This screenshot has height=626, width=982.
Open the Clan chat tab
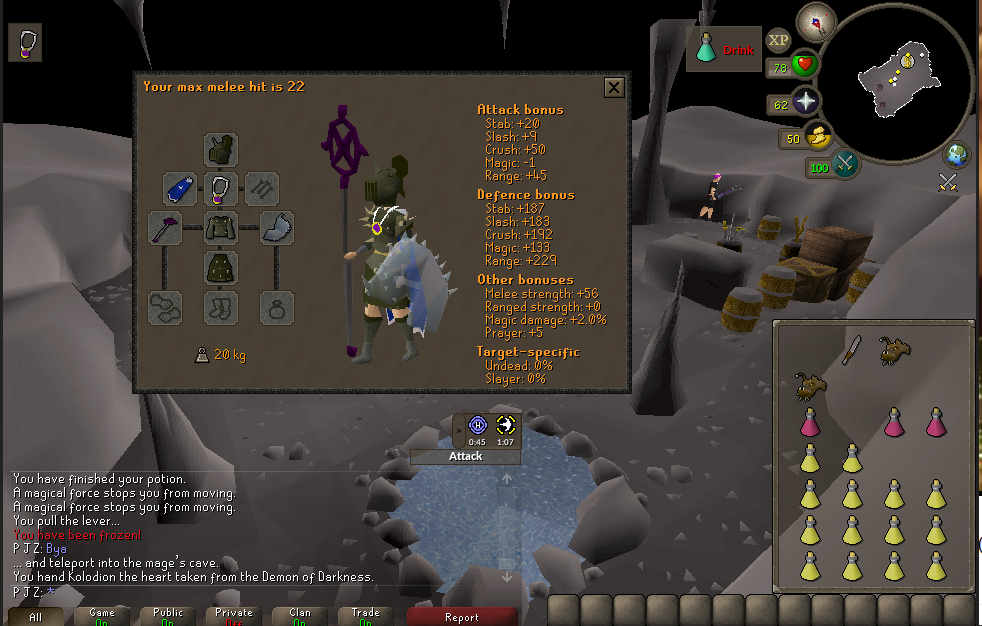(300, 616)
